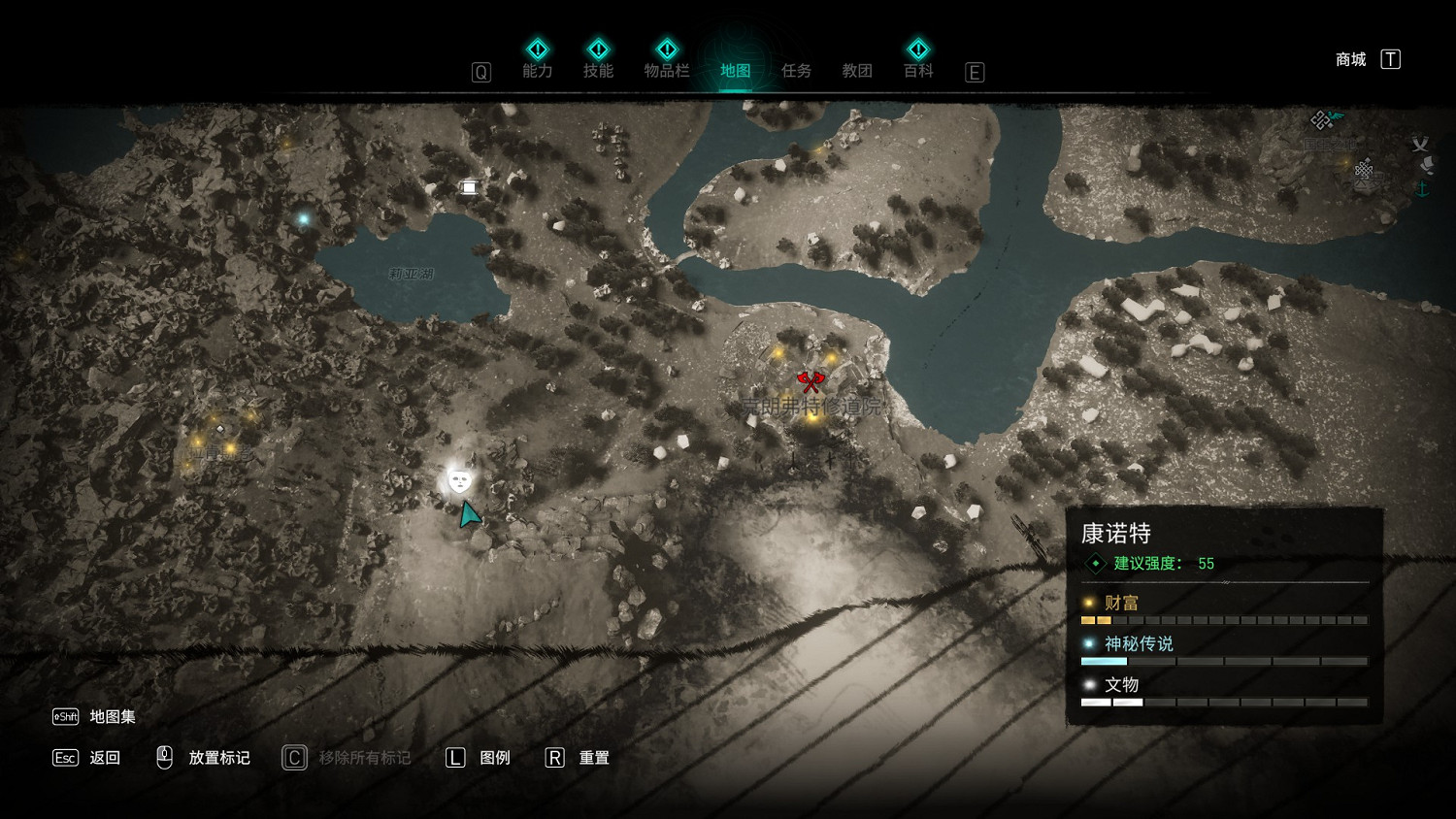Choose the 返回 back option
1456x819 pixels.
104,758
